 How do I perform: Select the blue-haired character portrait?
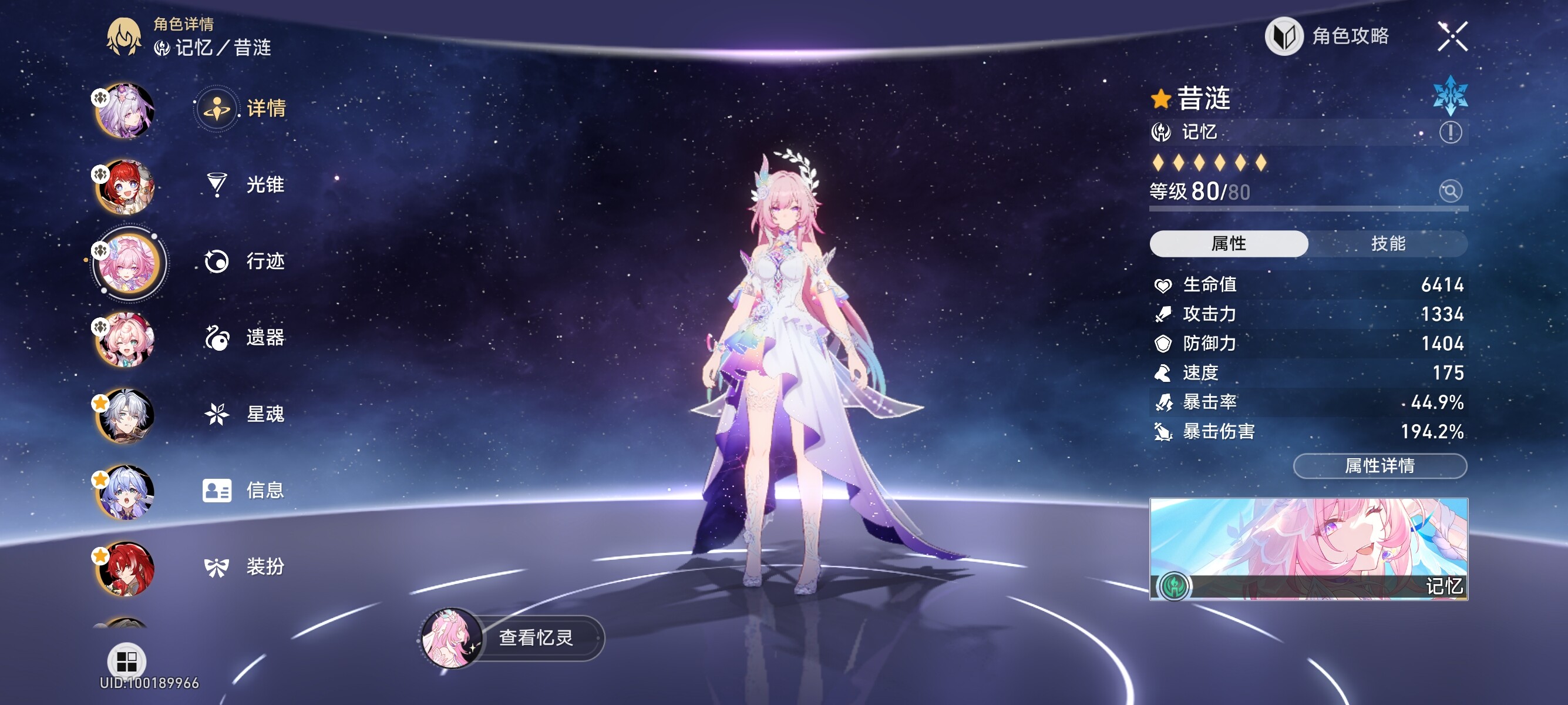click(126, 492)
